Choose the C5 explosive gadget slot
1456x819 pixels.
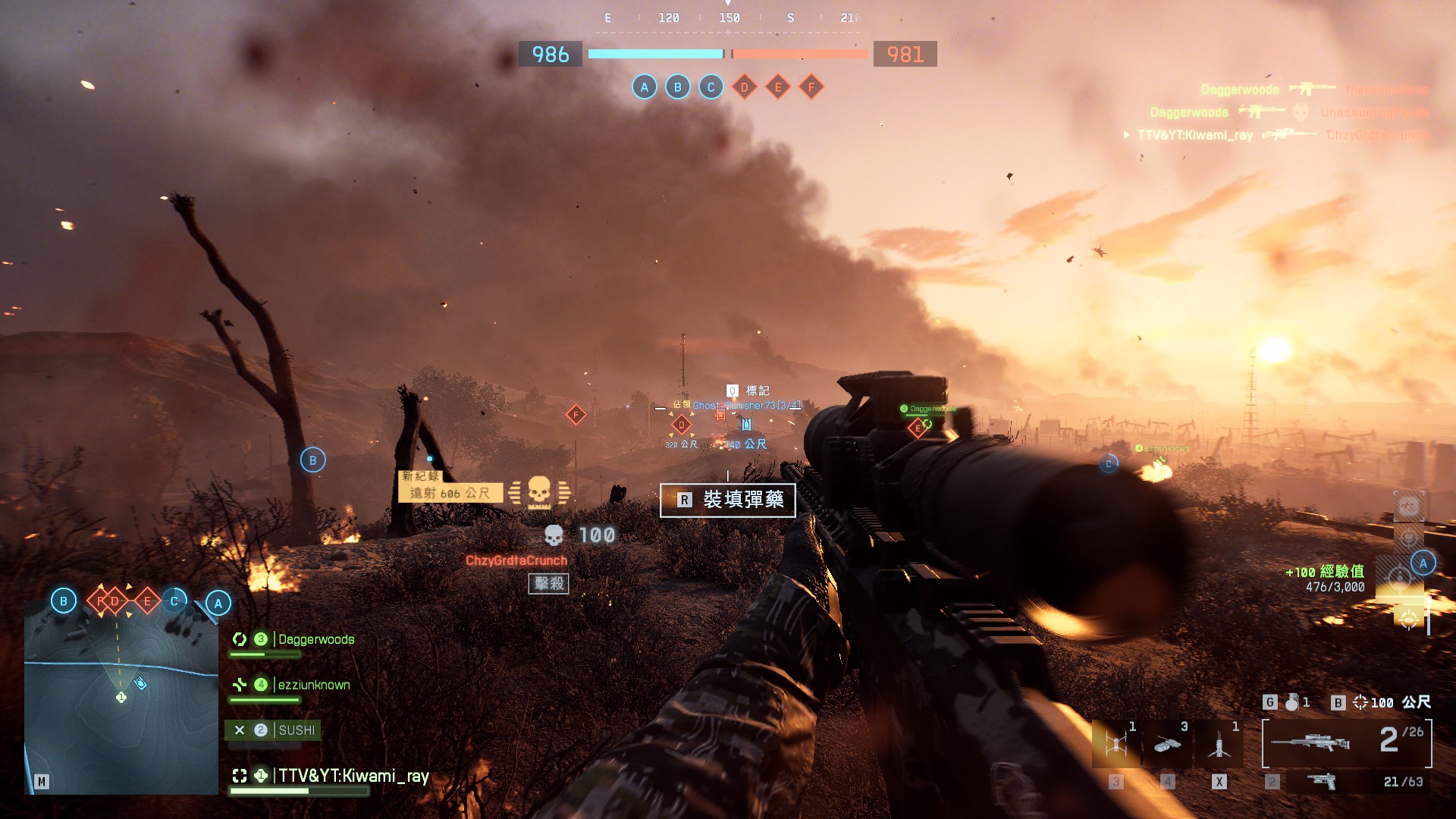(1168, 744)
